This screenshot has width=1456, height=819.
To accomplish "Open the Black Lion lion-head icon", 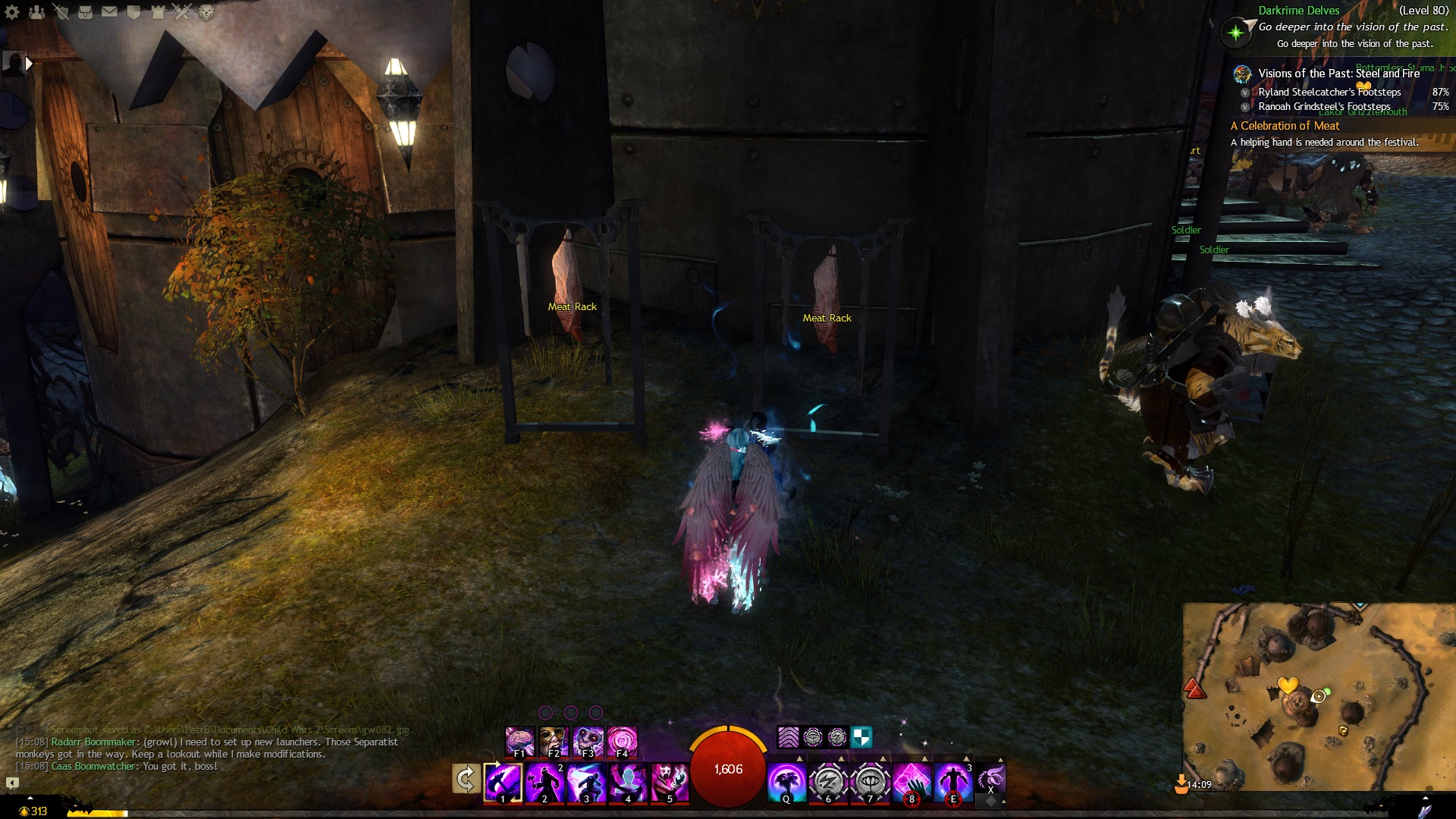I will pyautogui.click(x=206, y=12).
